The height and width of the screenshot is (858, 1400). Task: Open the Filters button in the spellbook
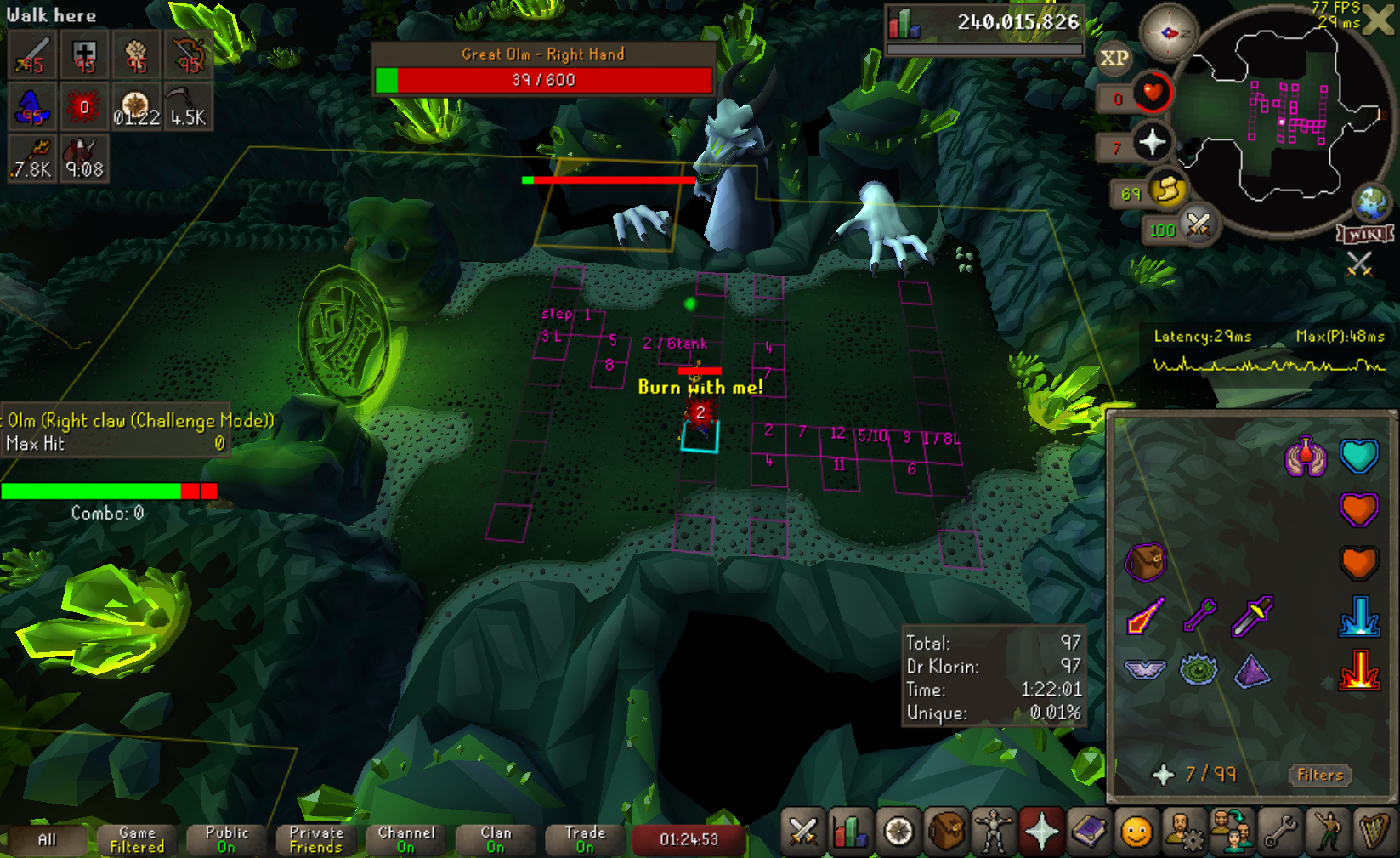[1319, 775]
